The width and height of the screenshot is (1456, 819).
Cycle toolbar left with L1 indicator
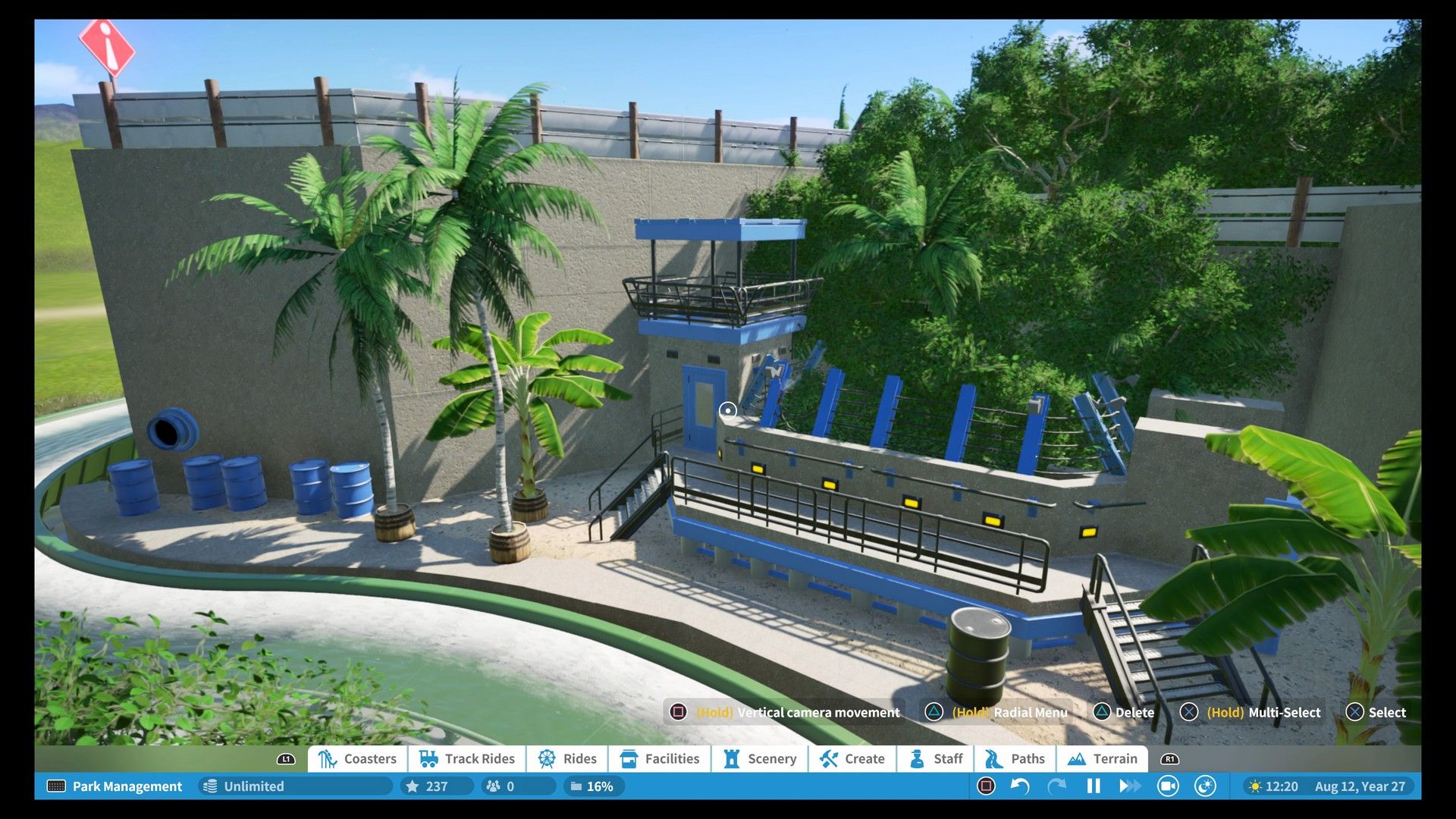[x=285, y=758]
